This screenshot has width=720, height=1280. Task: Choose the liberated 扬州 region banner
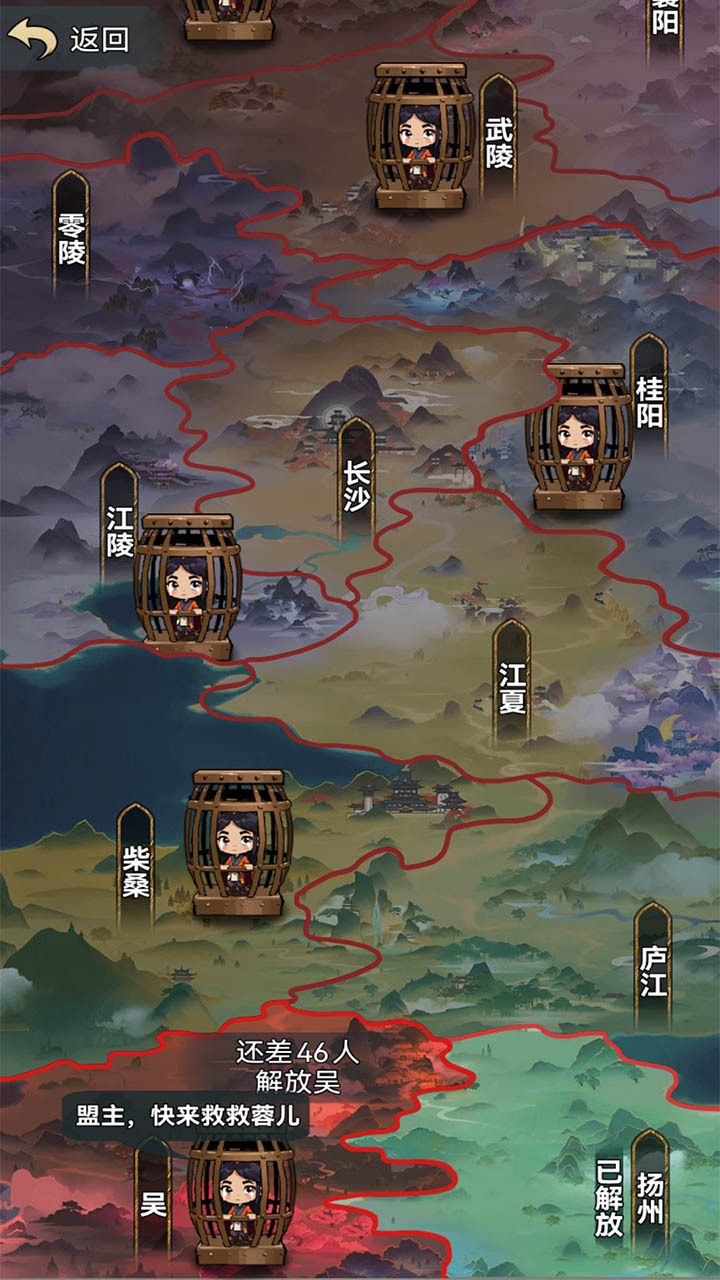(650, 1195)
